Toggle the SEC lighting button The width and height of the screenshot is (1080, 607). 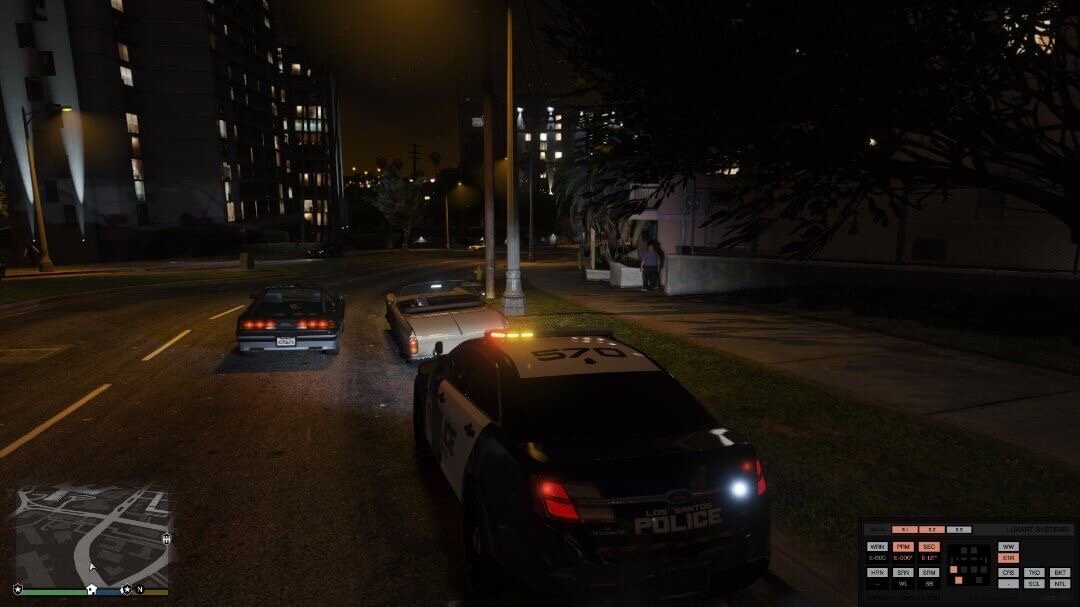click(929, 547)
